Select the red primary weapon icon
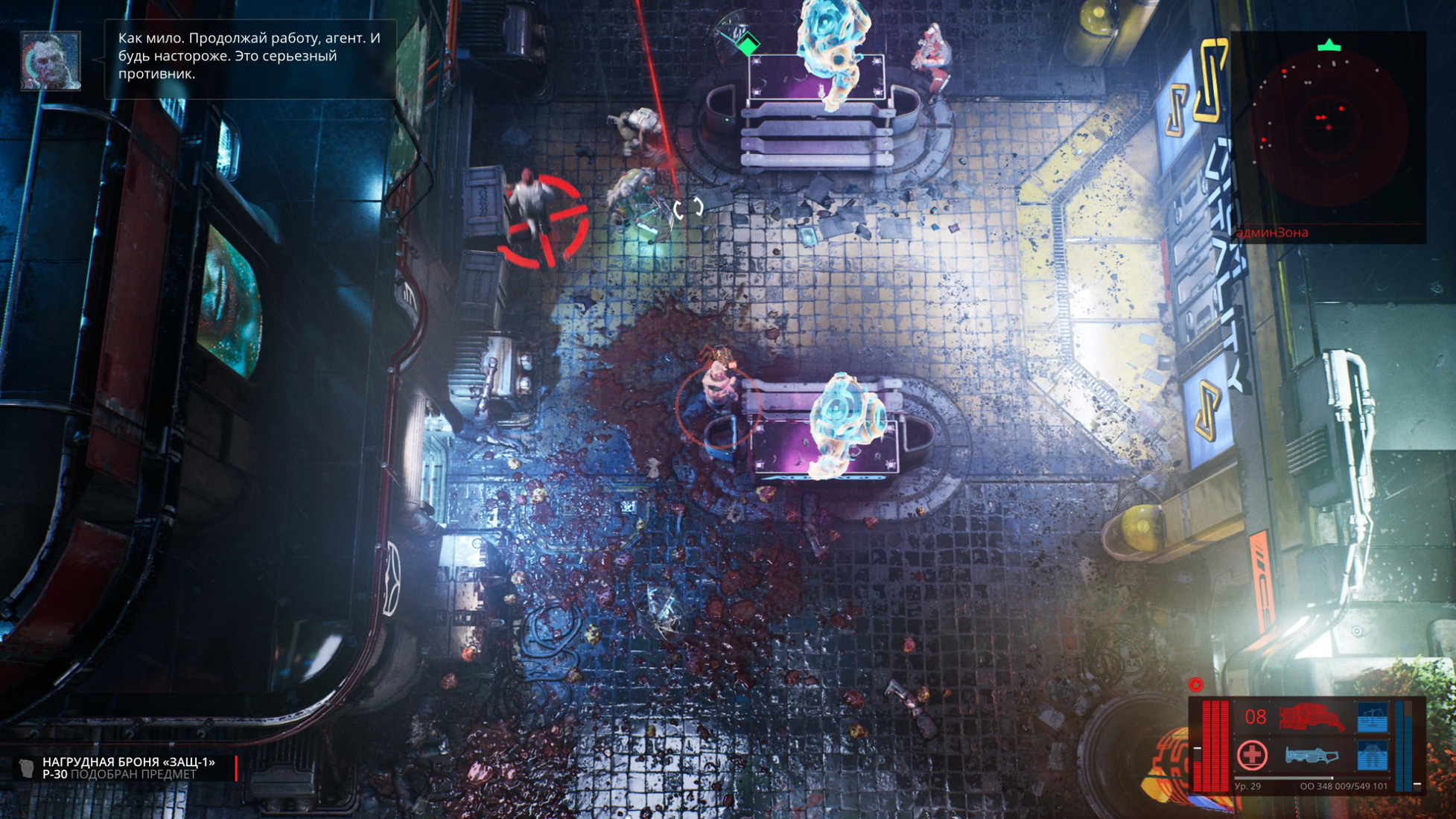This screenshot has width=1456, height=819. 1311,718
